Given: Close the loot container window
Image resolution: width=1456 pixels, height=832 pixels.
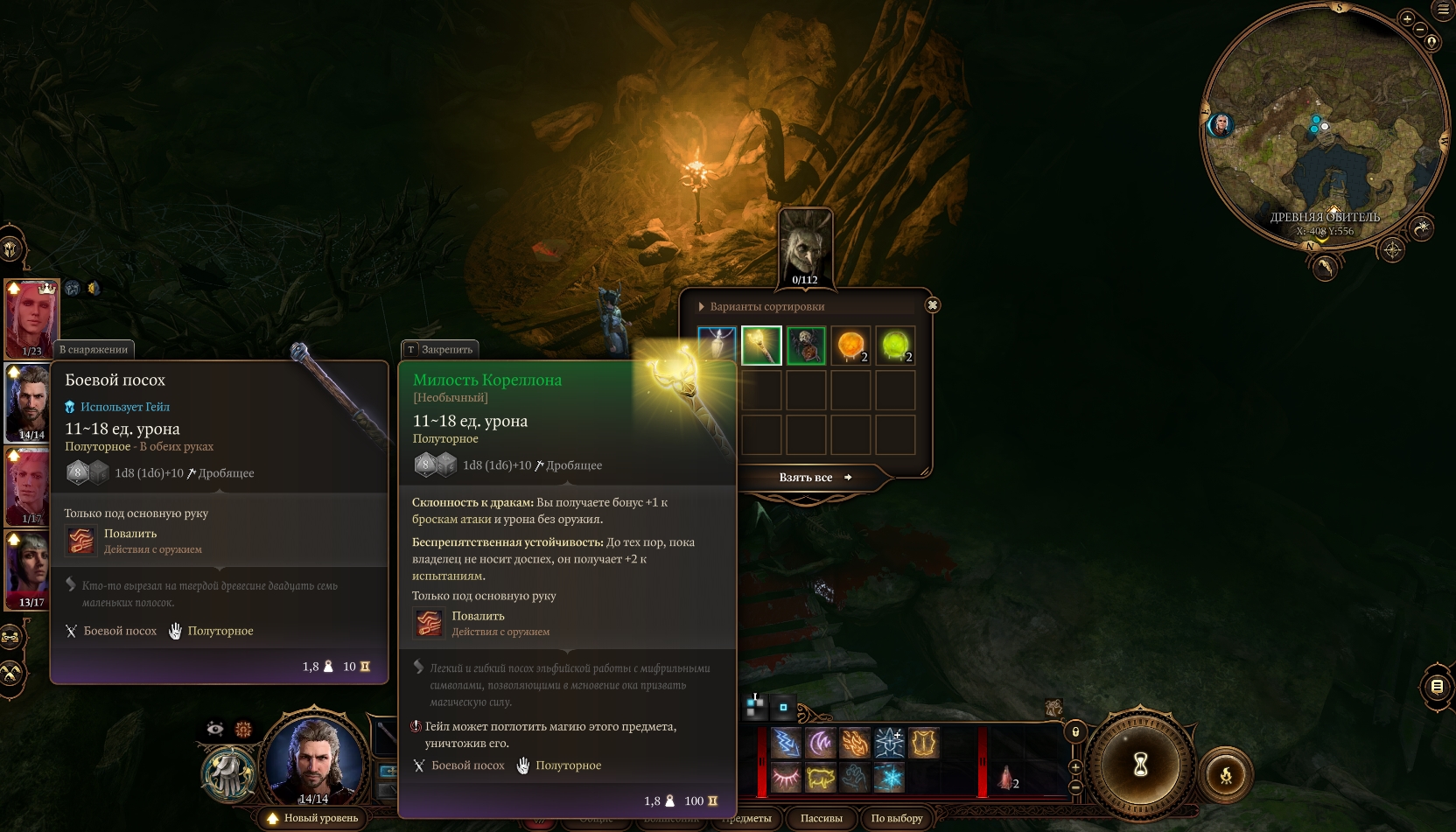Looking at the screenshot, I should 933,305.
